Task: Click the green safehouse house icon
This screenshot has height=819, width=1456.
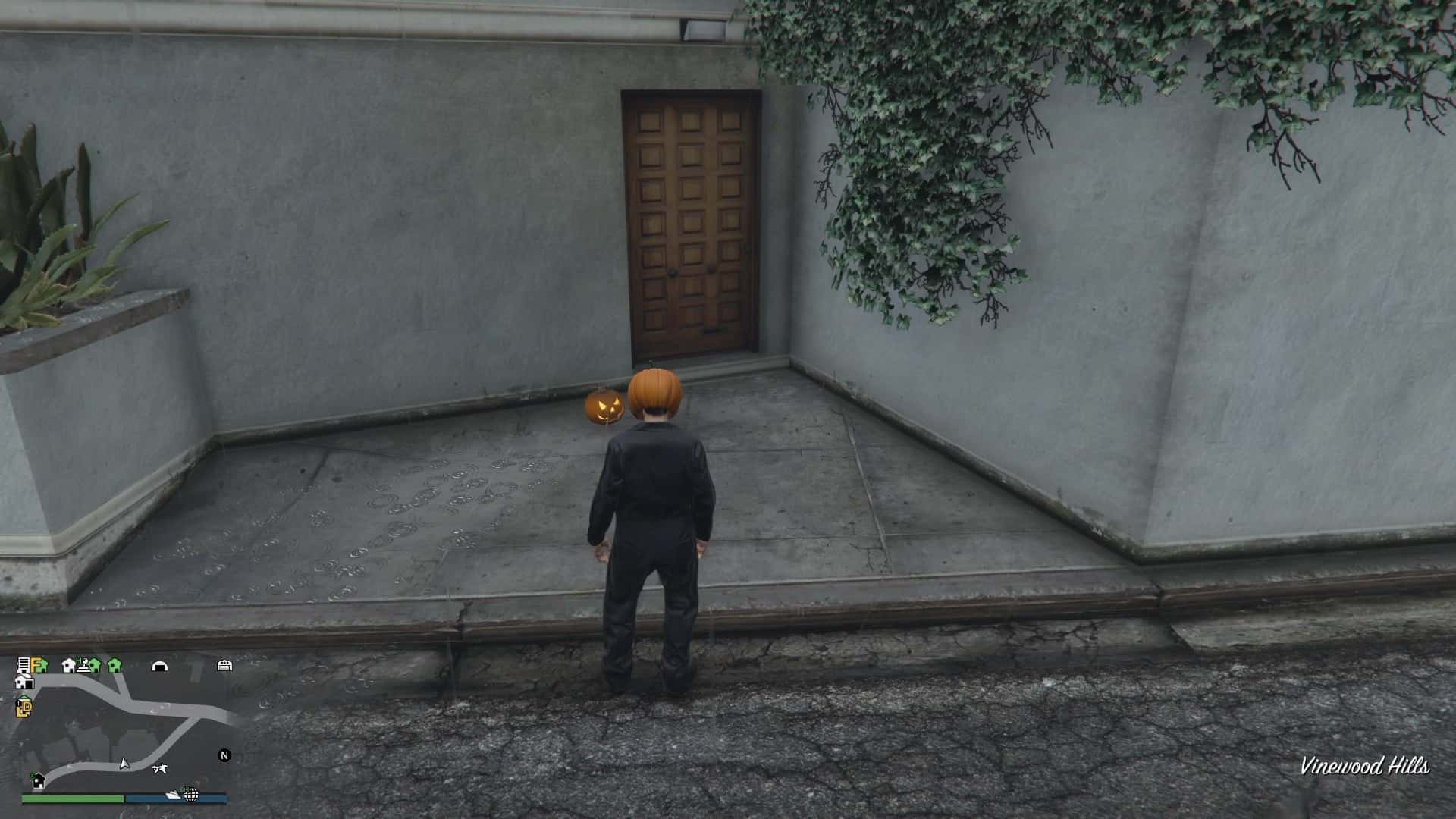Action: pos(115,667)
